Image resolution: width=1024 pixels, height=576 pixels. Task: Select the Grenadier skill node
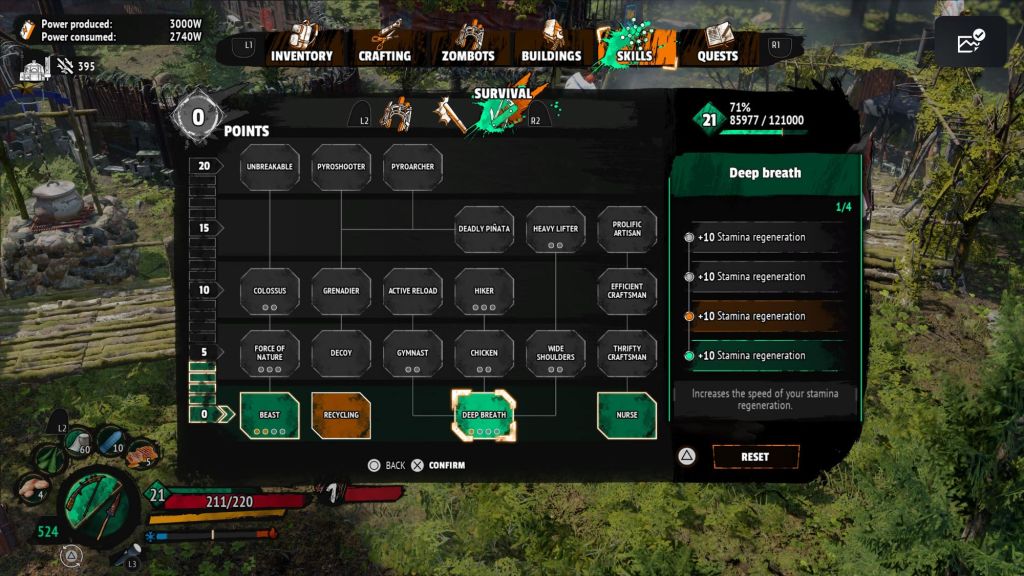coord(341,291)
